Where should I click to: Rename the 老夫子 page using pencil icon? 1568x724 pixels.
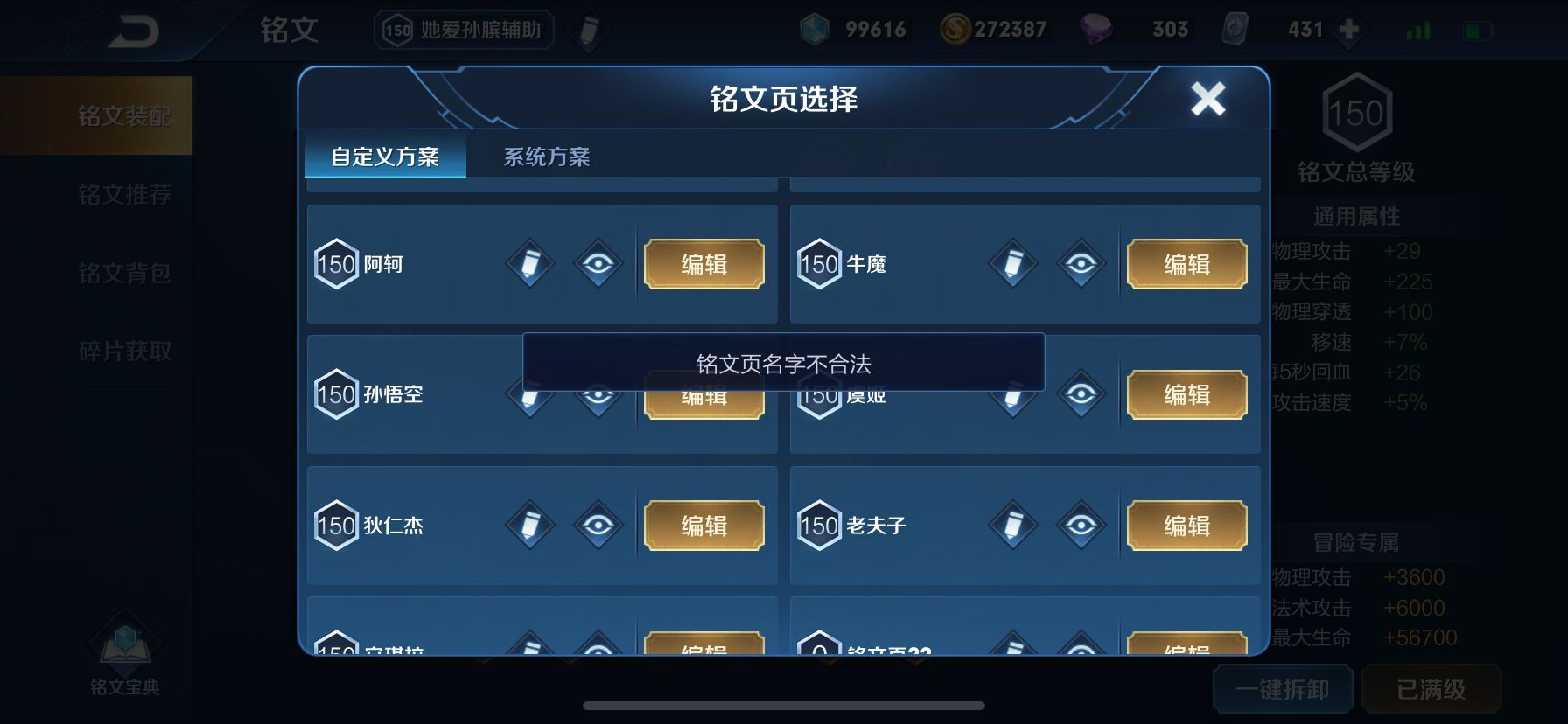[x=1012, y=525]
